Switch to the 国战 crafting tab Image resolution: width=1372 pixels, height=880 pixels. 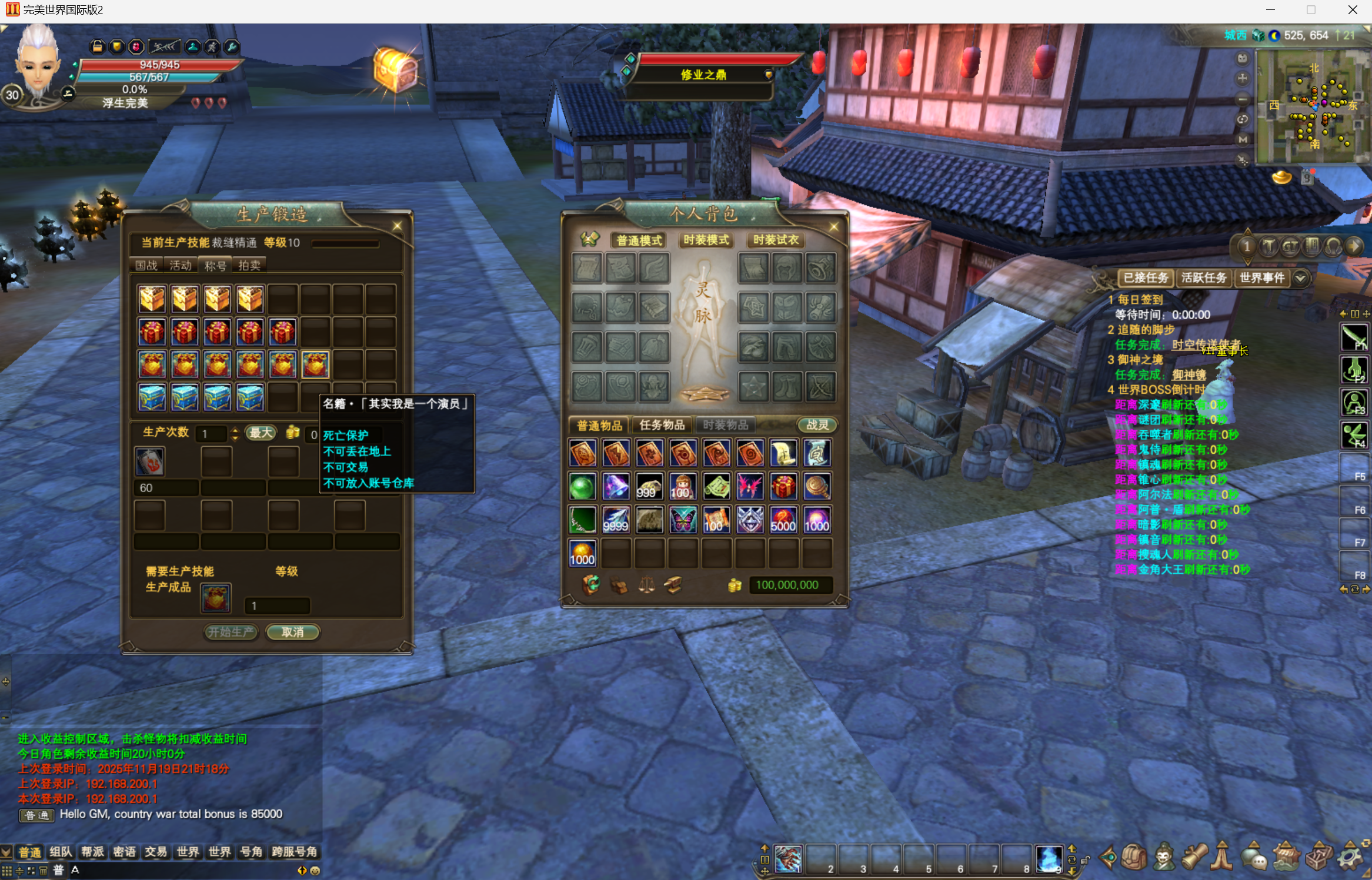point(146,266)
